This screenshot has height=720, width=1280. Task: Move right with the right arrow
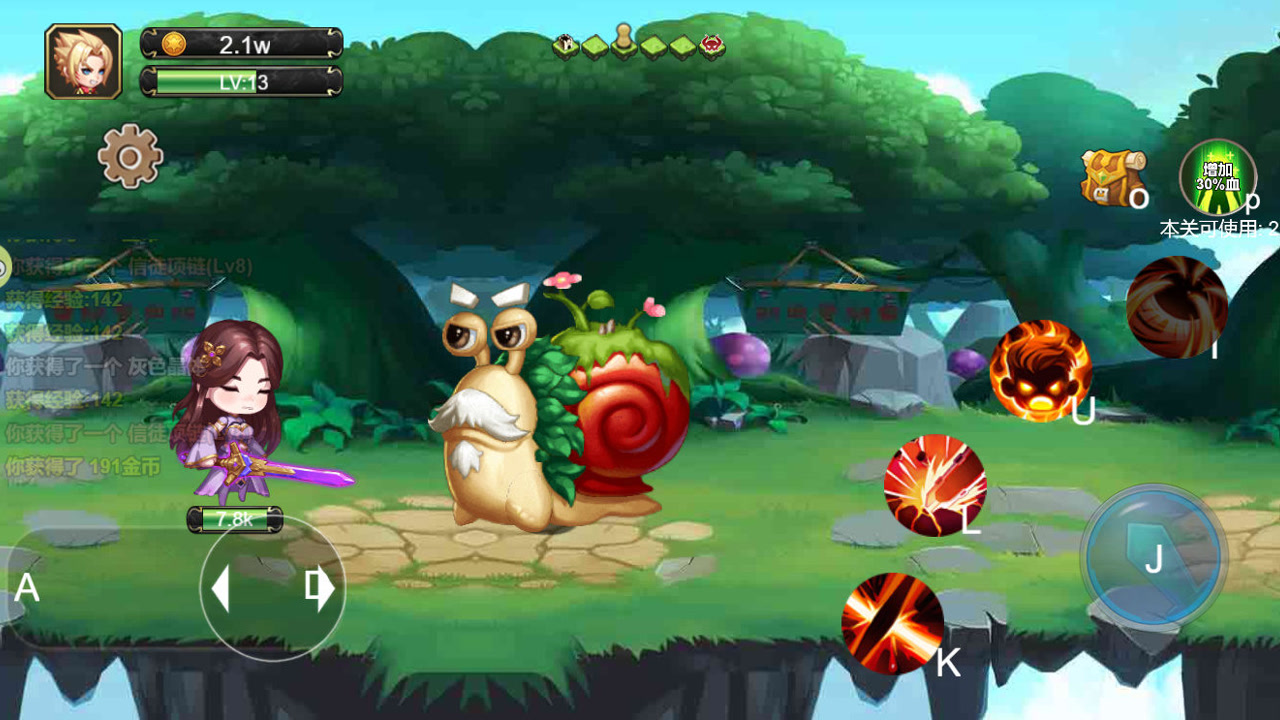[322, 589]
